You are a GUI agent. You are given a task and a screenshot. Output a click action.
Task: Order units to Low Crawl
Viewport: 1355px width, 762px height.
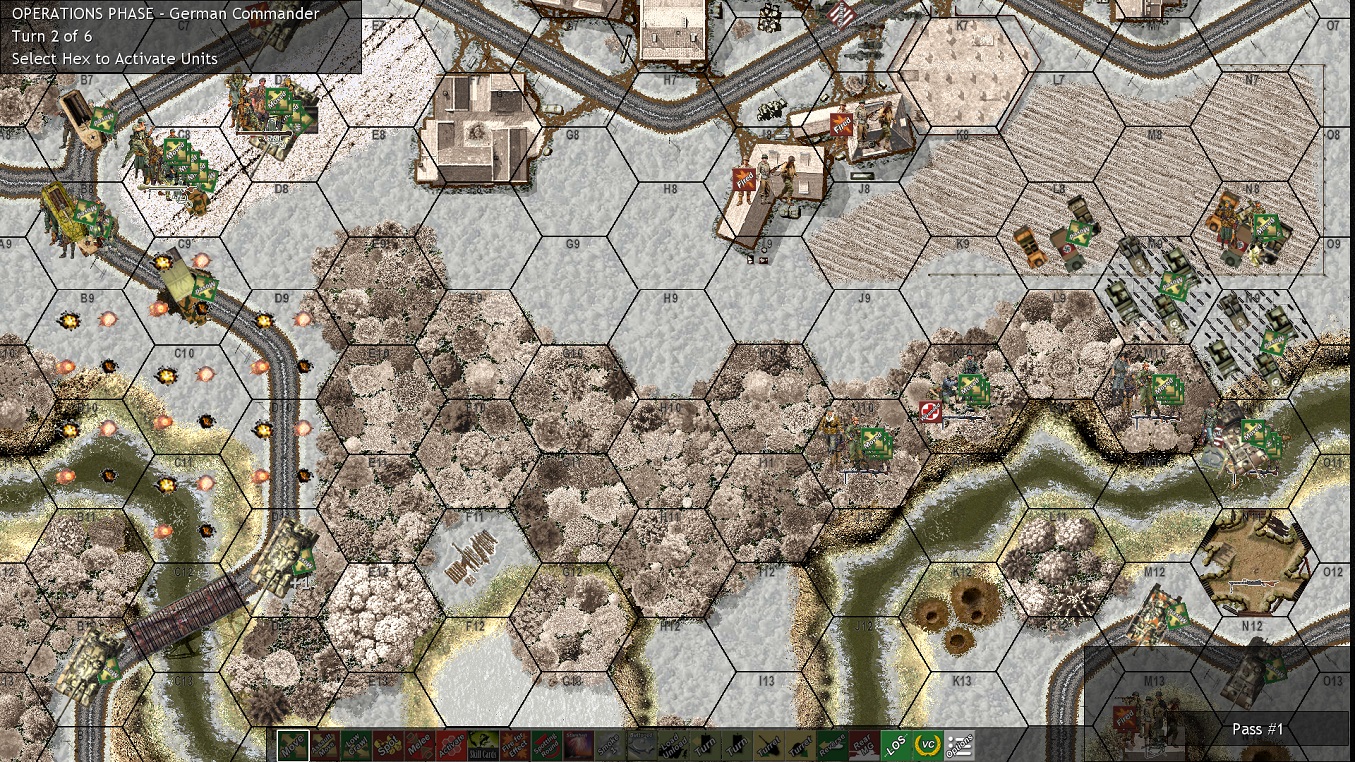354,744
